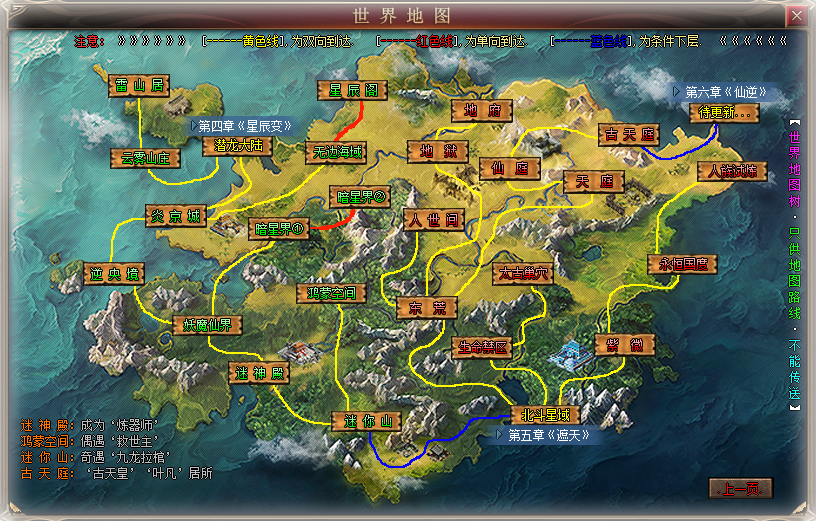
Task: Click the 待更新 placeholder node
Action: coord(724,113)
